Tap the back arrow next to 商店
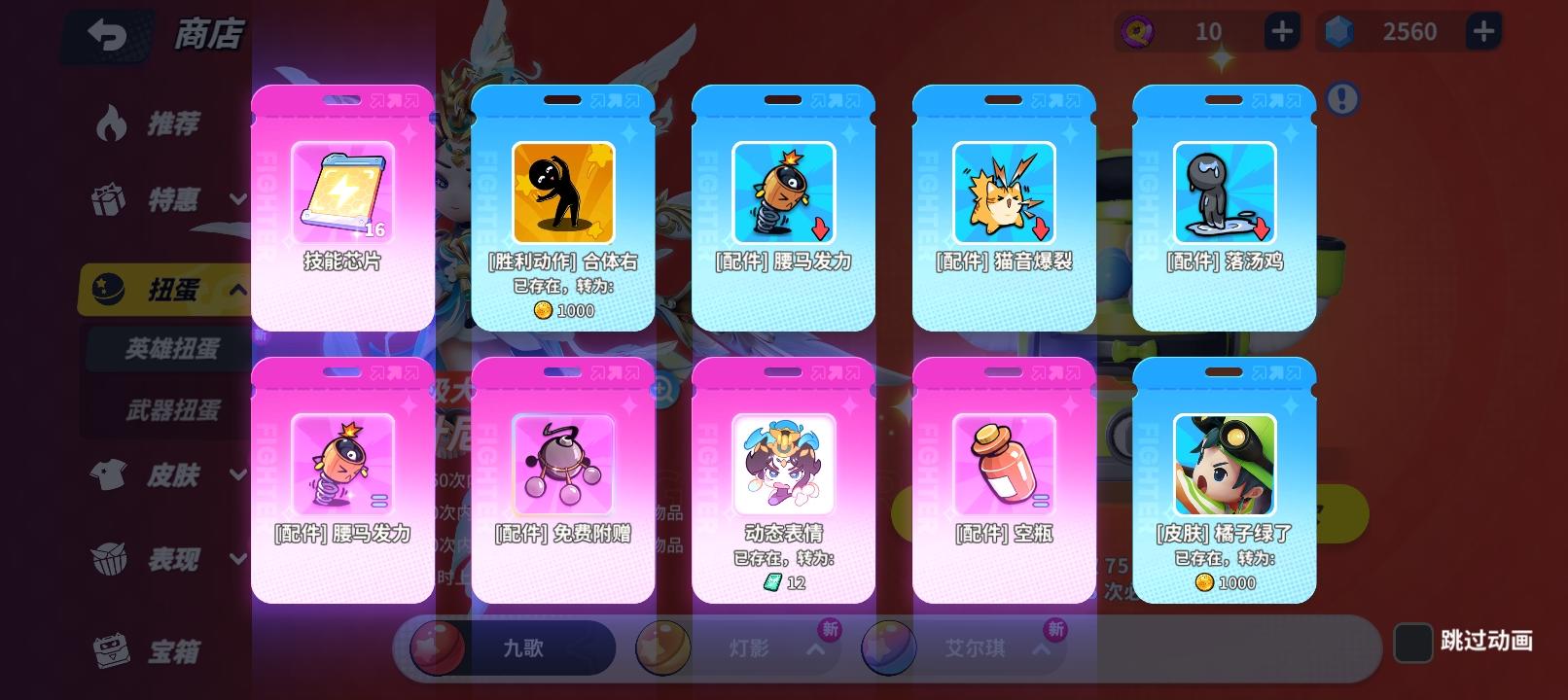This screenshot has width=1568, height=700. pyautogui.click(x=107, y=35)
